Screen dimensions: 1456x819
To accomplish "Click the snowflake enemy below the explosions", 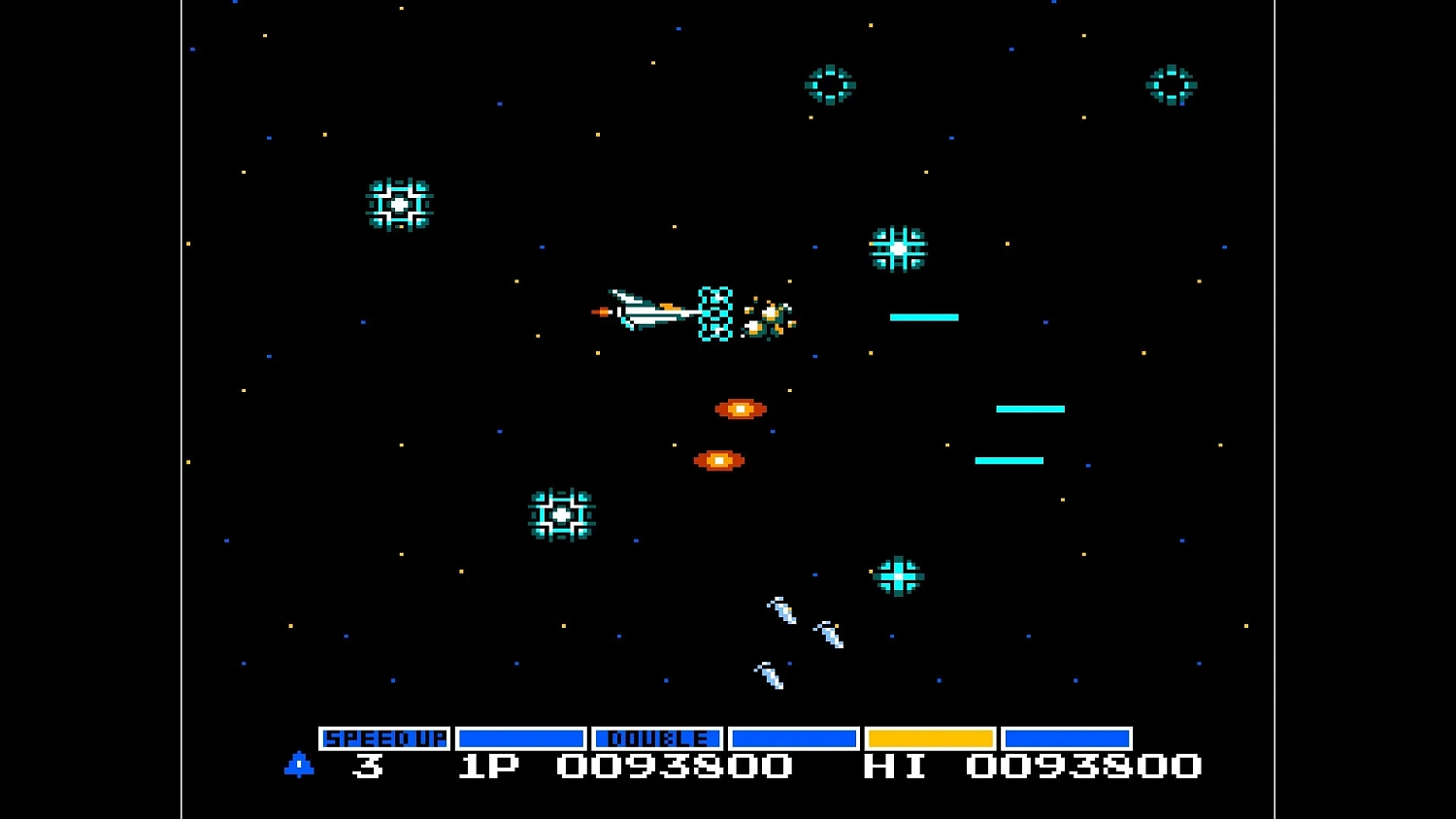I will pos(561,514).
